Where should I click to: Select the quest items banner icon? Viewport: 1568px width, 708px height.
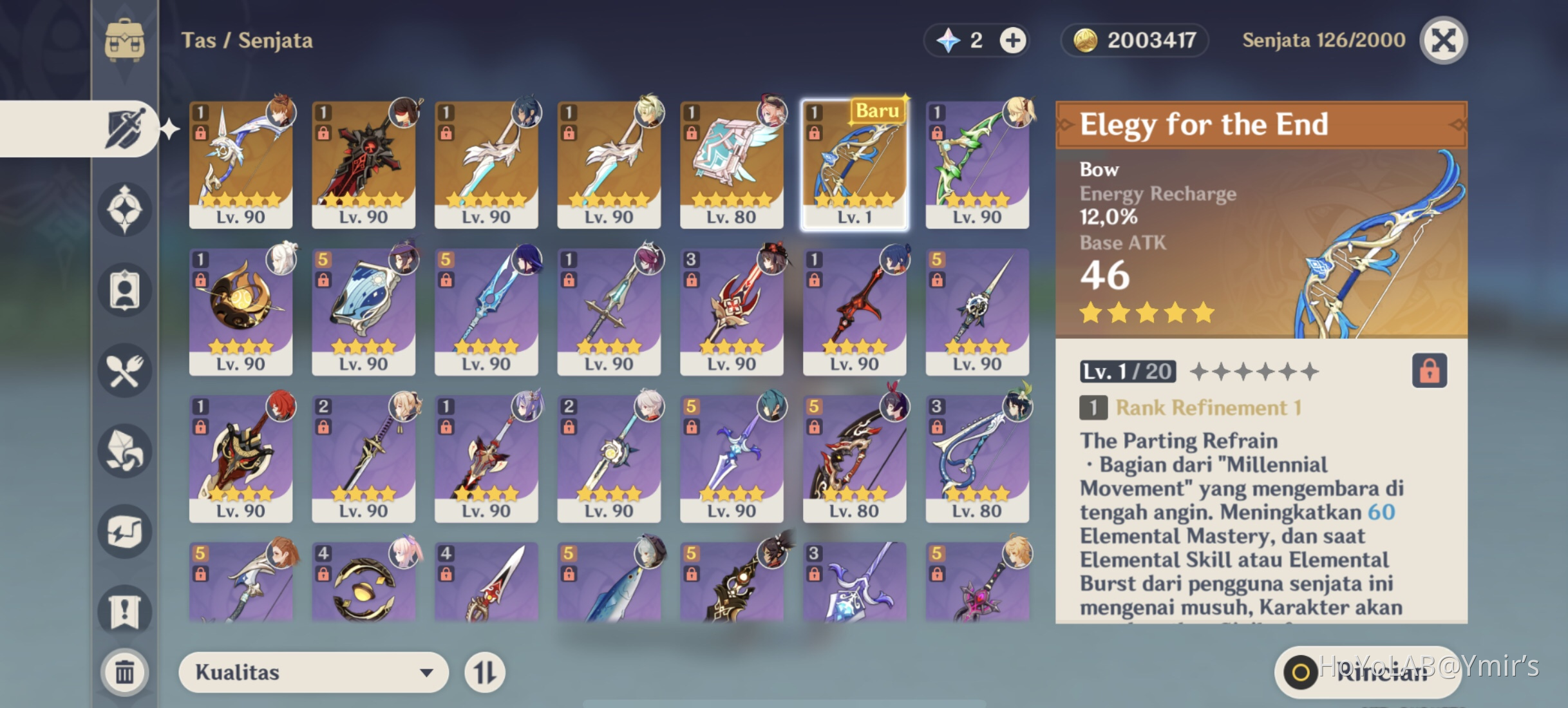[x=126, y=610]
